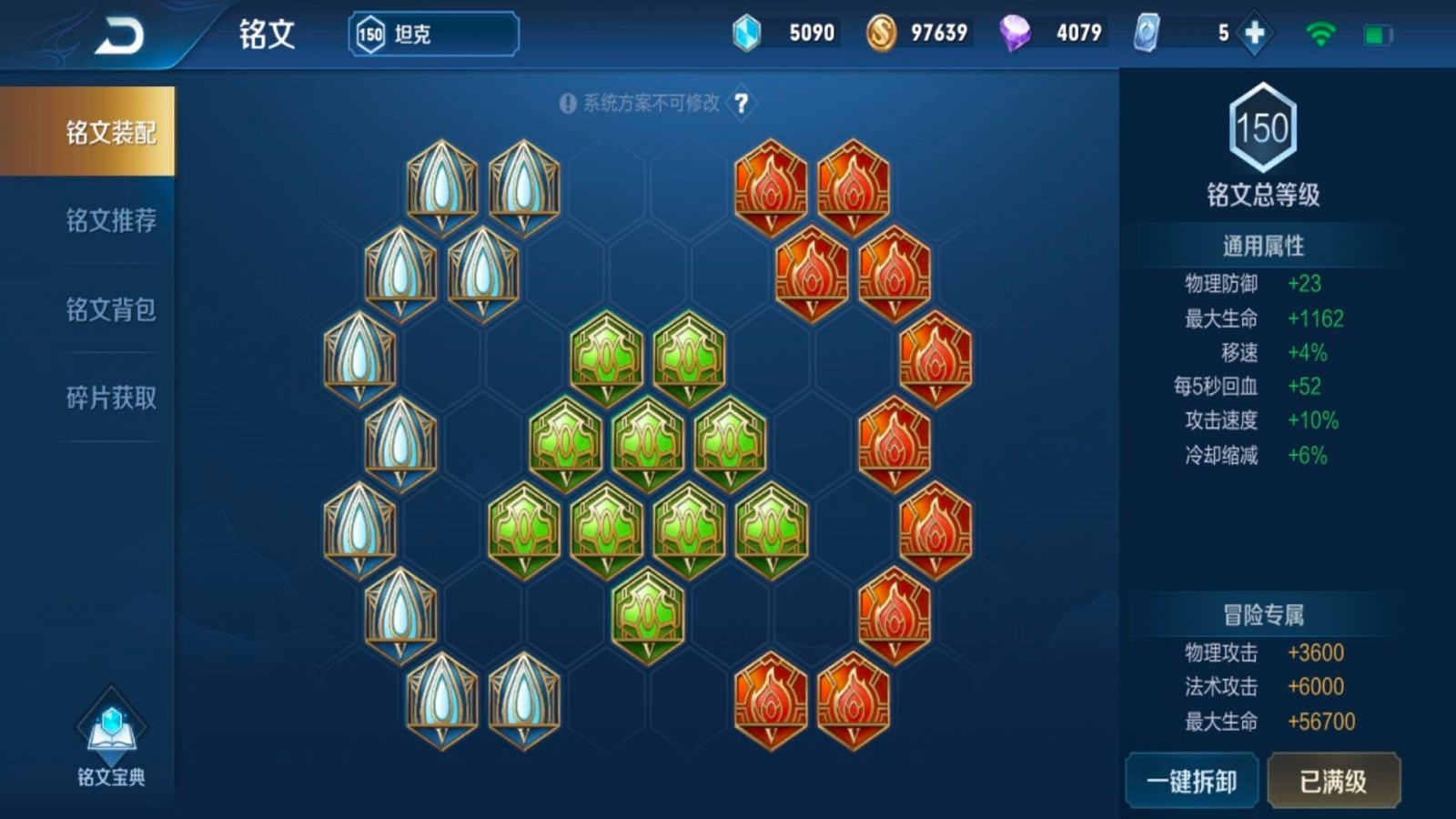Open the 坦克 rune scheme dropdown
Screen dimensions: 1456x819
coord(433,35)
